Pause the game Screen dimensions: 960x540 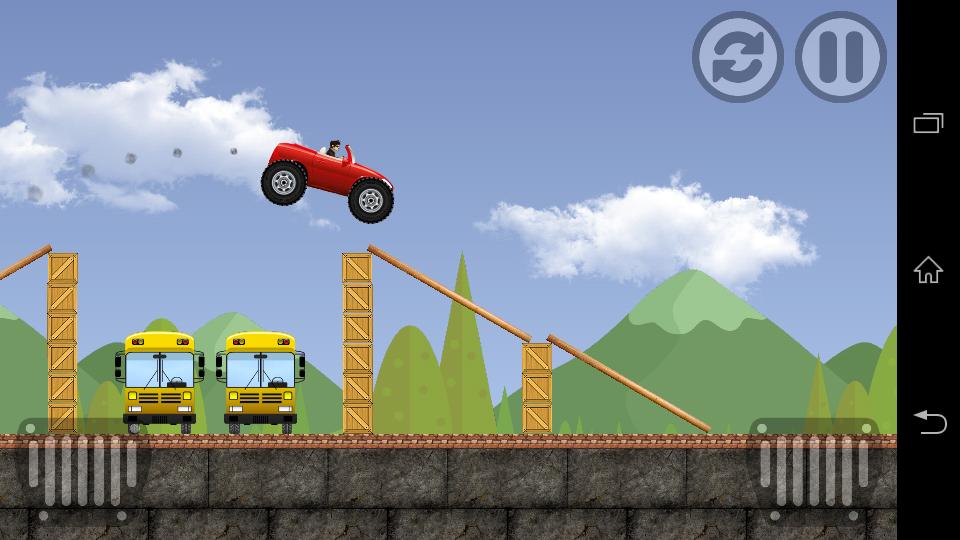click(x=840, y=57)
